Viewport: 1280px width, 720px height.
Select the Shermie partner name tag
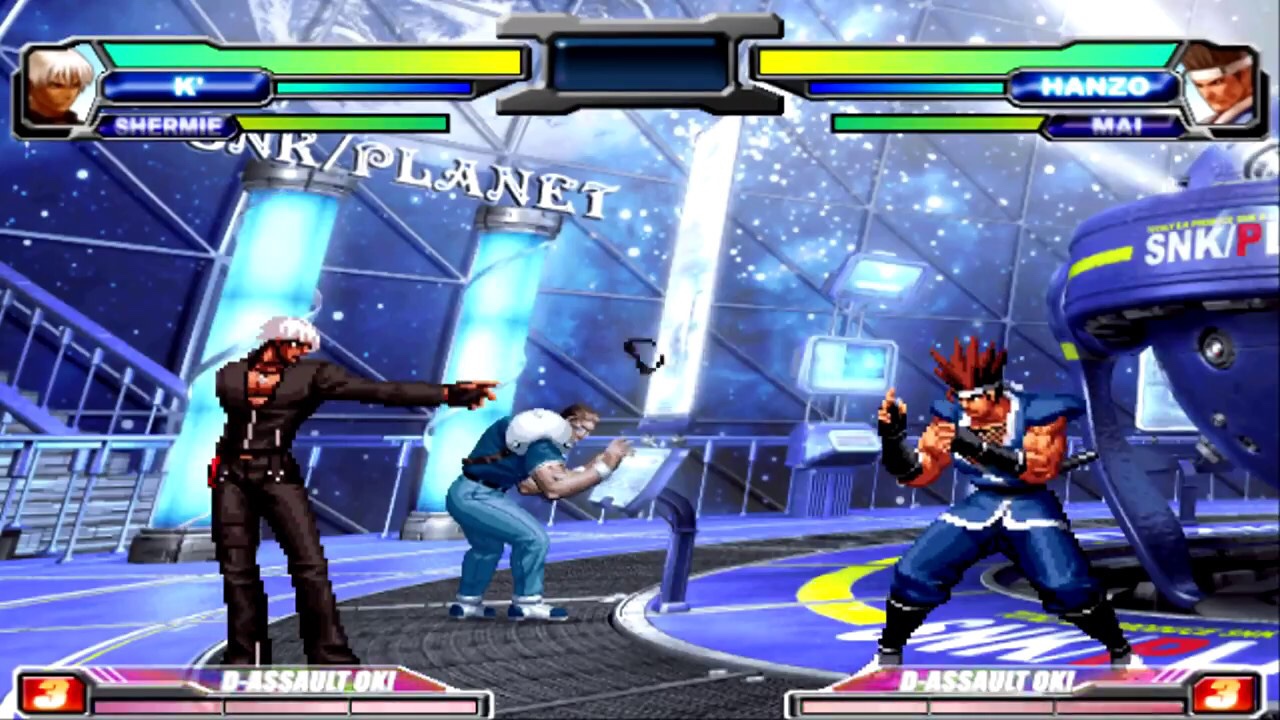tap(165, 126)
